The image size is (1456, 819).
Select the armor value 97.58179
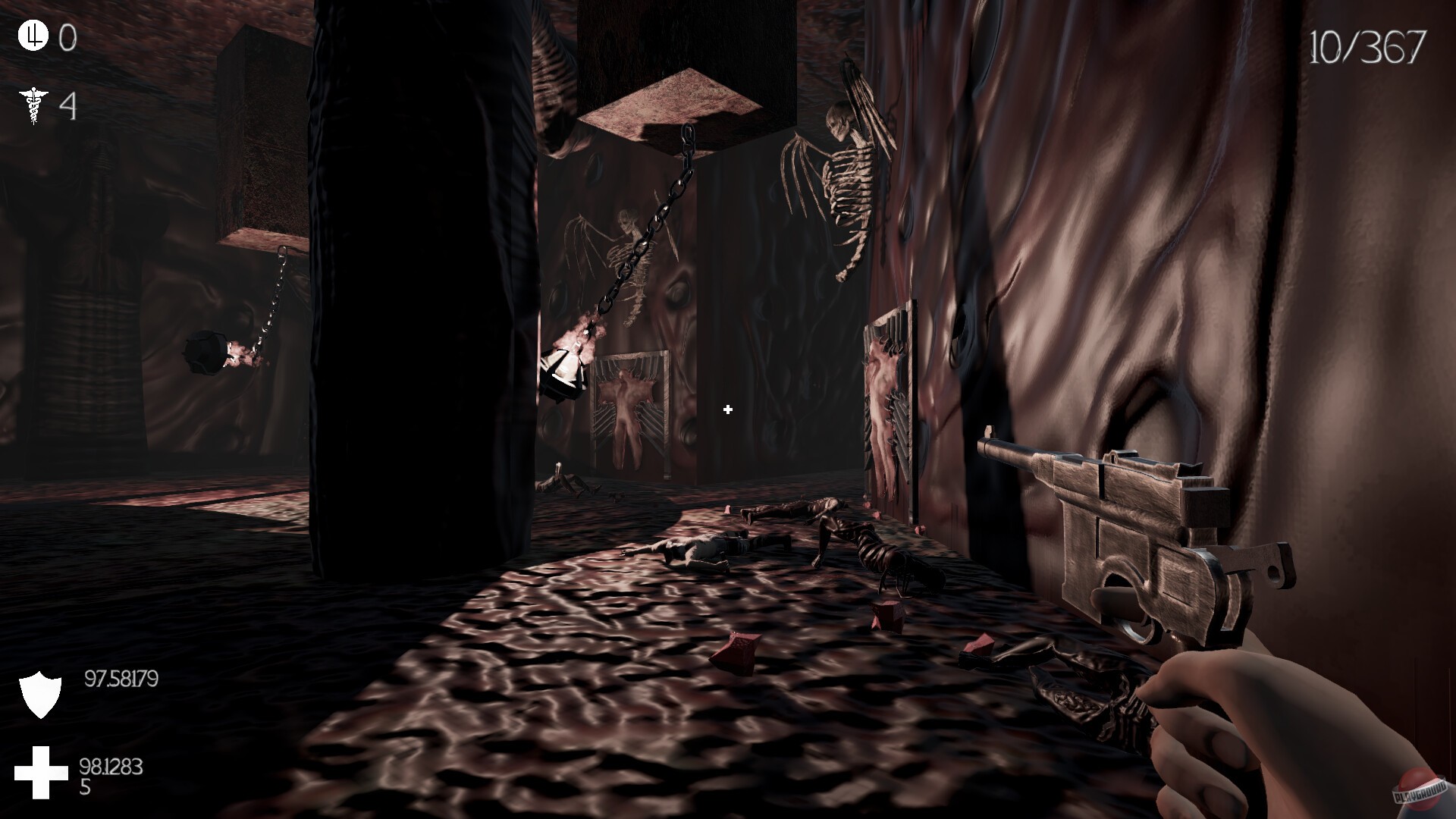click(120, 680)
